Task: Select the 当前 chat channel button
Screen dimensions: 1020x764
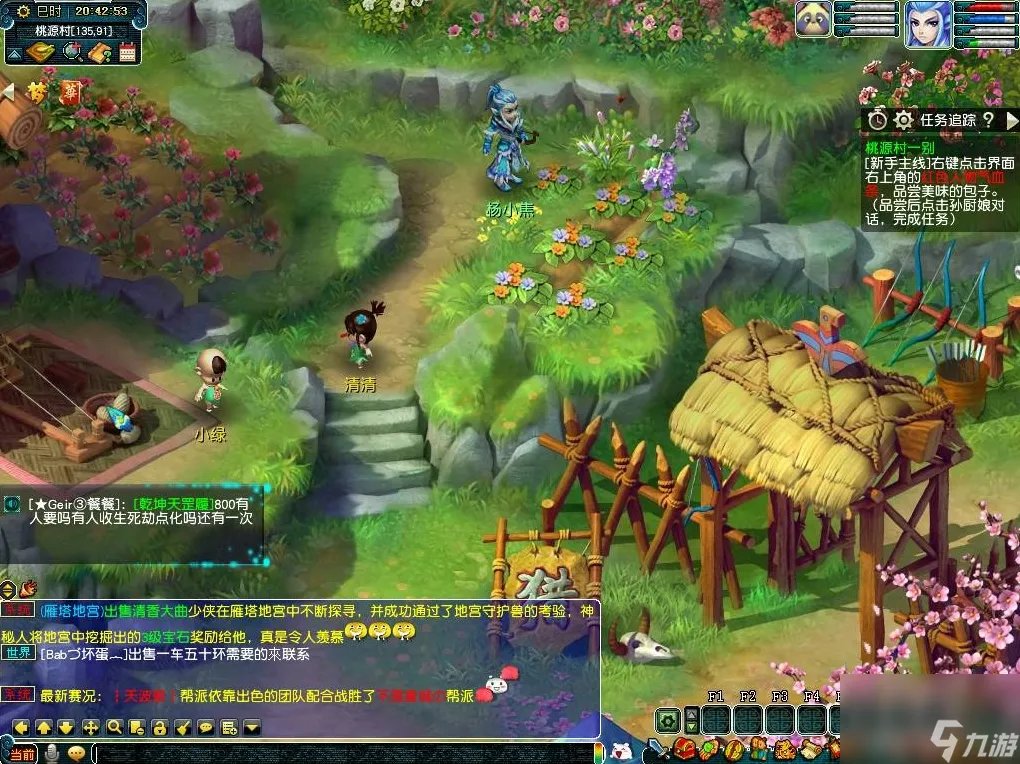Action: tap(21, 753)
